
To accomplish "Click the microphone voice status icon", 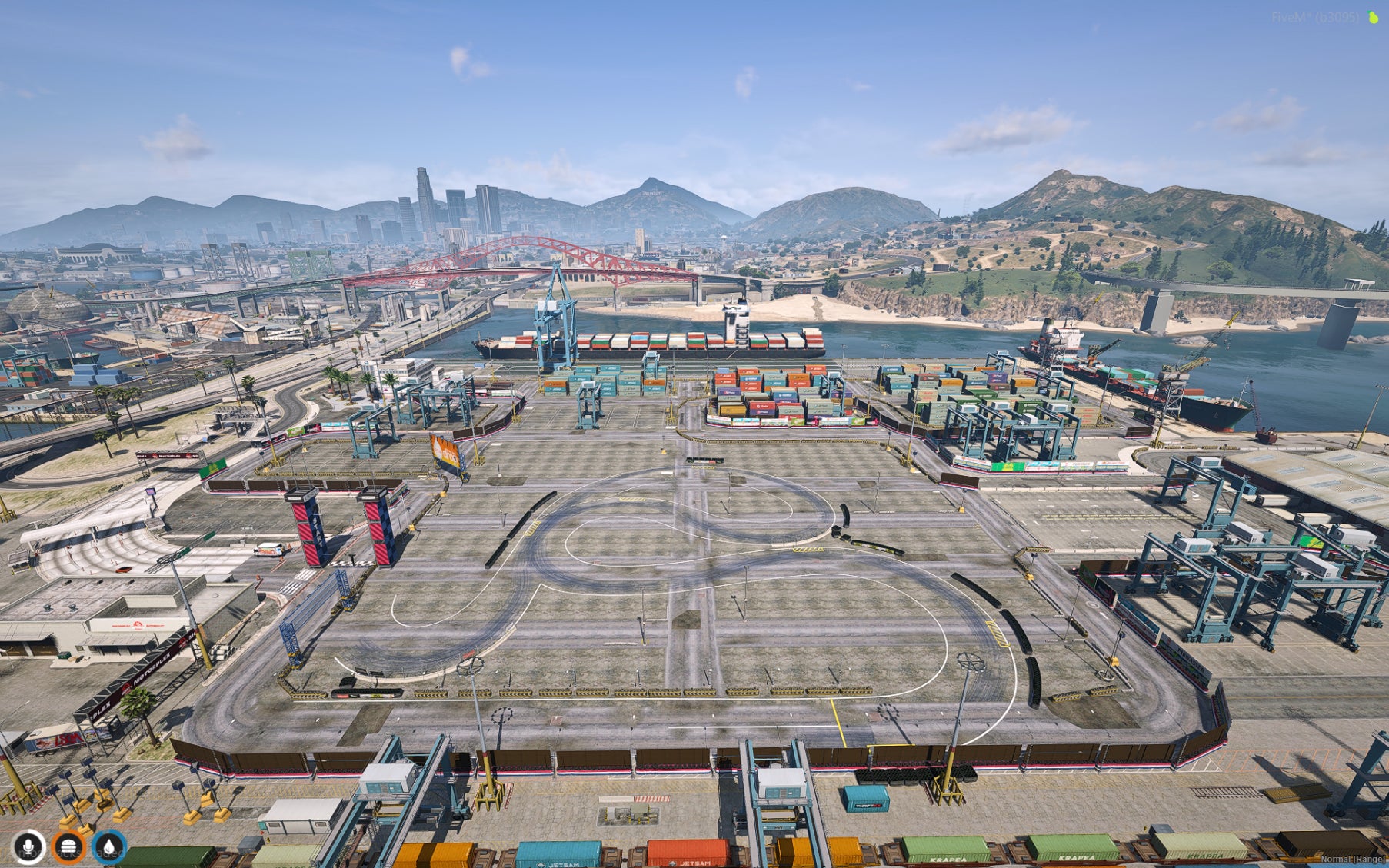I will pos(28,847).
